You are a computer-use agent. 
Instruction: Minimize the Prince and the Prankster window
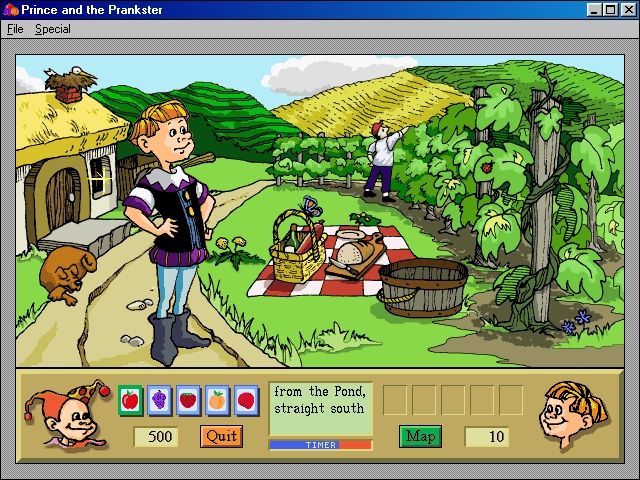tap(594, 10)
